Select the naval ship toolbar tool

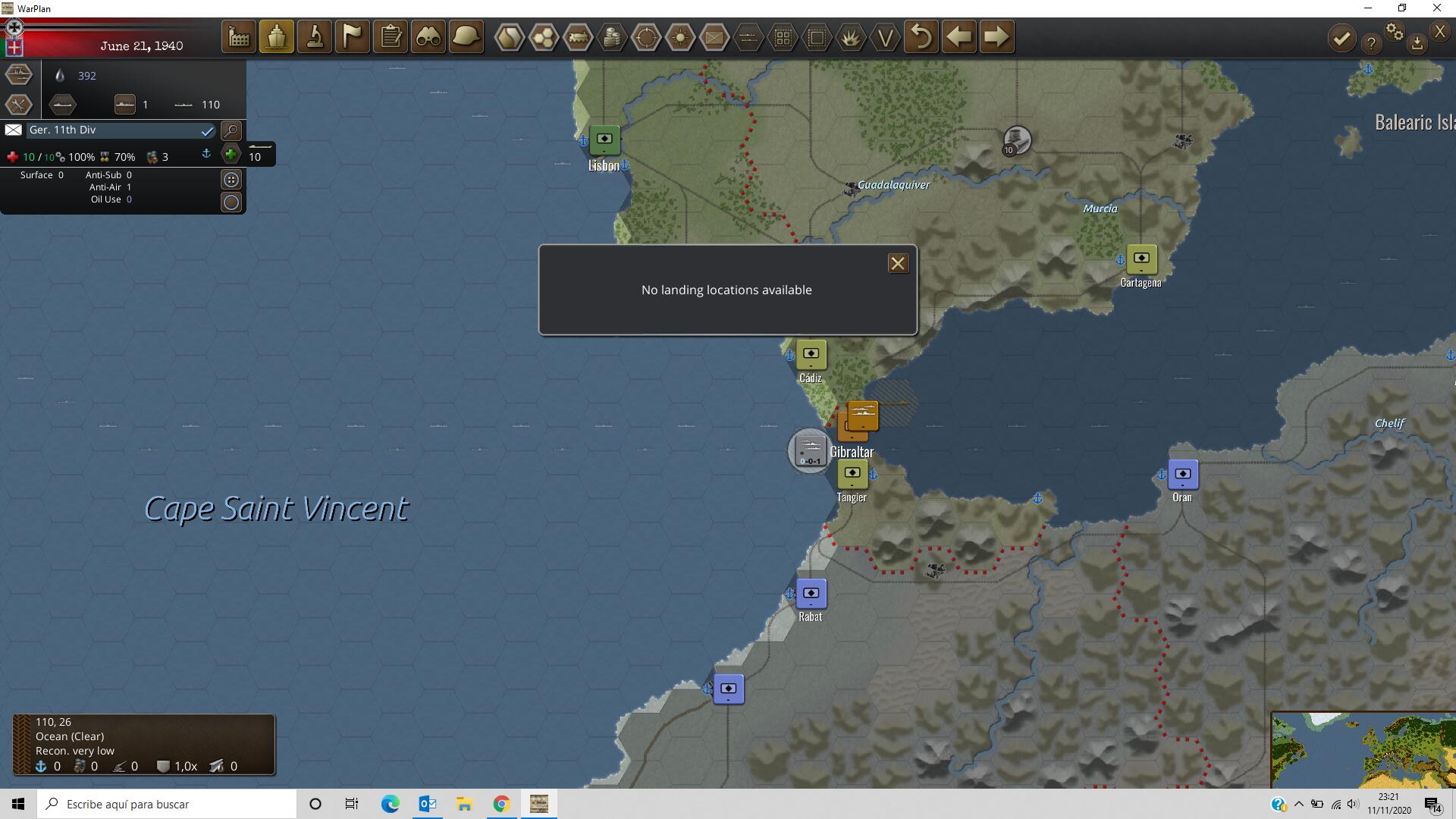point(276,36)
